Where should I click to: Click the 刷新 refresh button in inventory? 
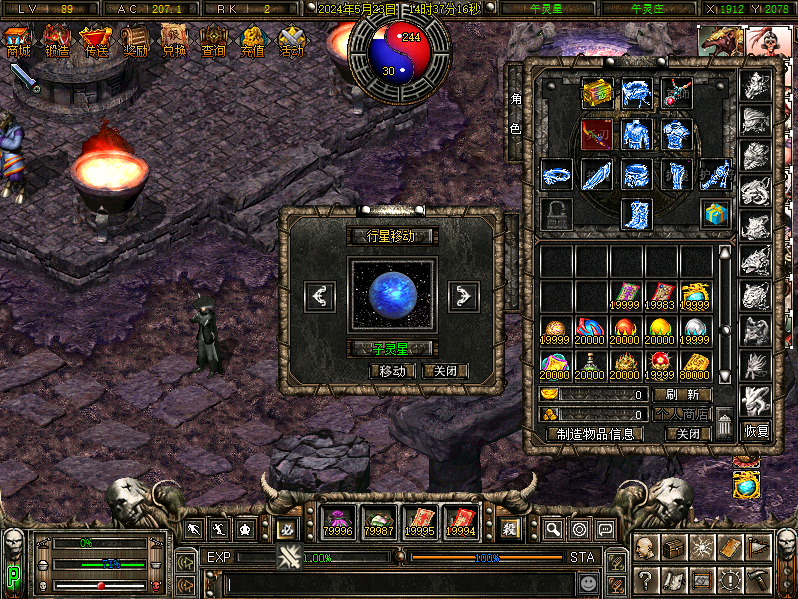click(682, 395)
